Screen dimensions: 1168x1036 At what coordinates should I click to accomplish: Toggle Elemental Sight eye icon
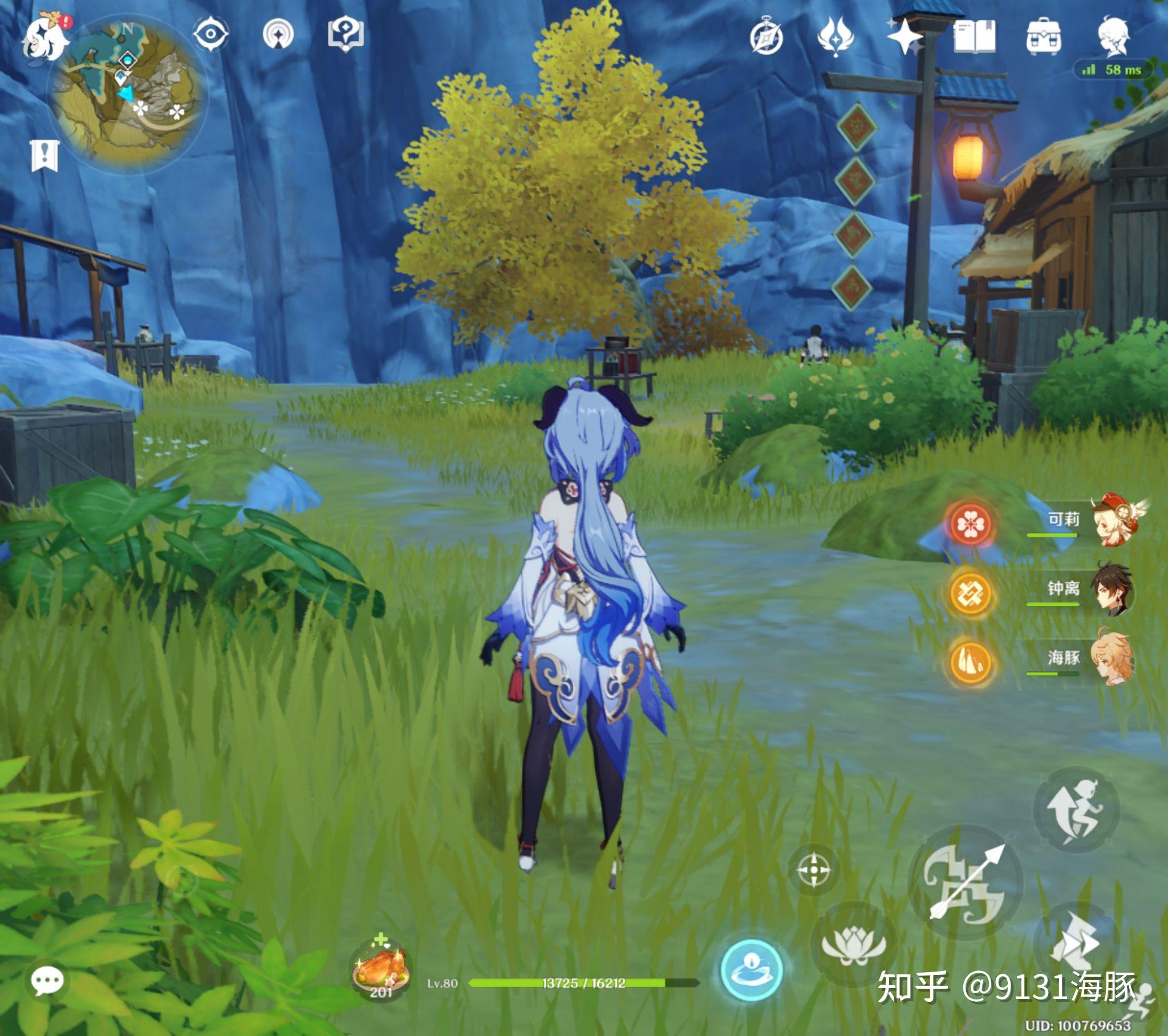click(210, 34)
